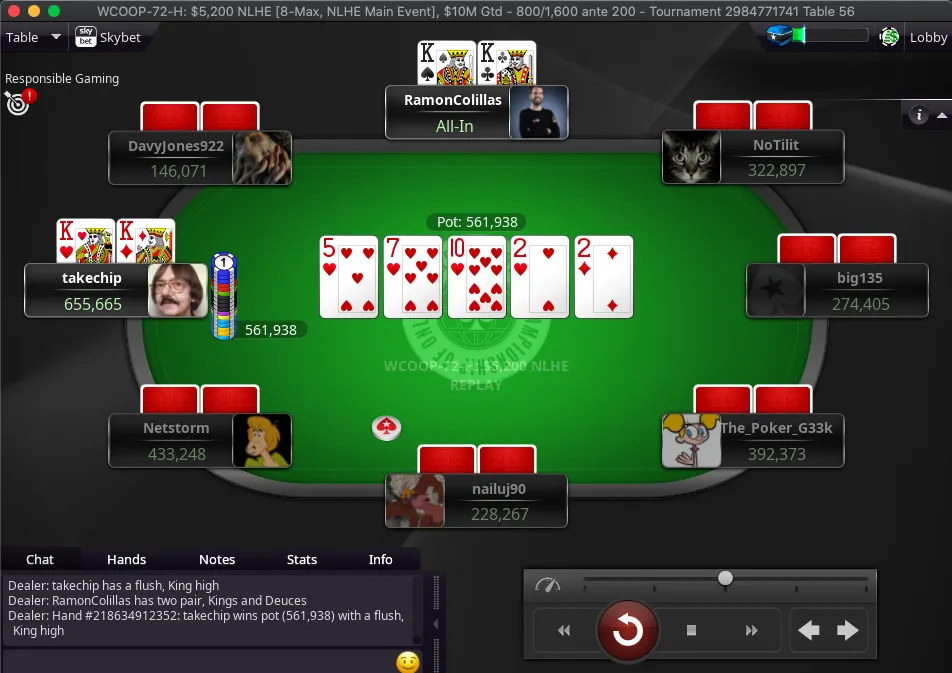Switch to the Notes tab
The width and height of the screenshot is (952, 673).
217,560
